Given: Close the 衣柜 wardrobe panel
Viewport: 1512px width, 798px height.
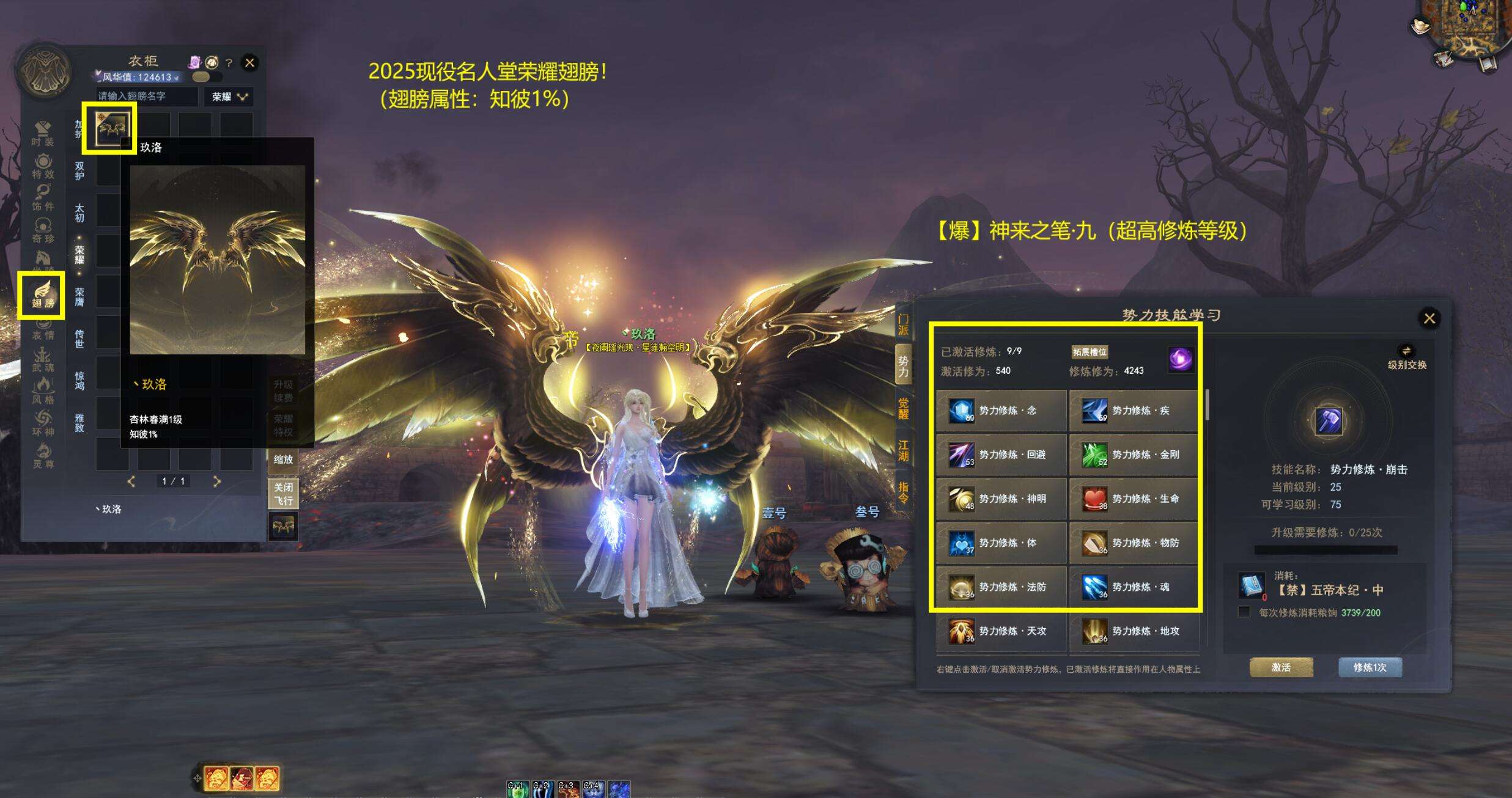Looking at the screenshot, I should (249, 62).
